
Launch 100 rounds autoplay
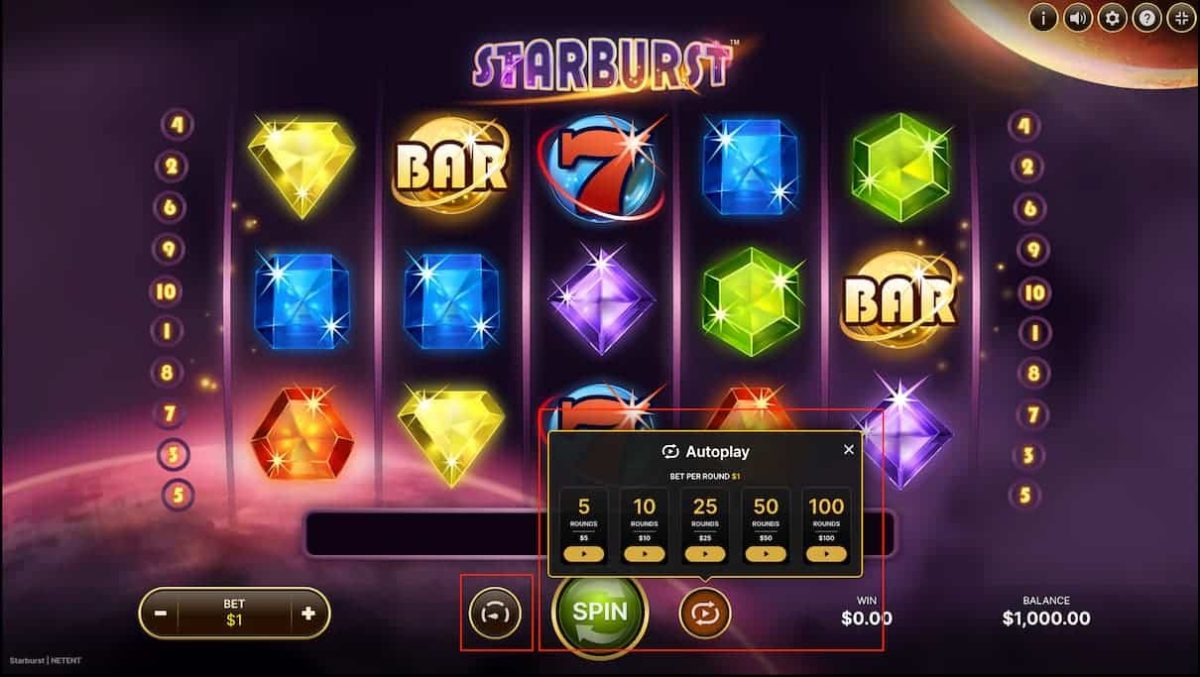click(x=826, y=553)
